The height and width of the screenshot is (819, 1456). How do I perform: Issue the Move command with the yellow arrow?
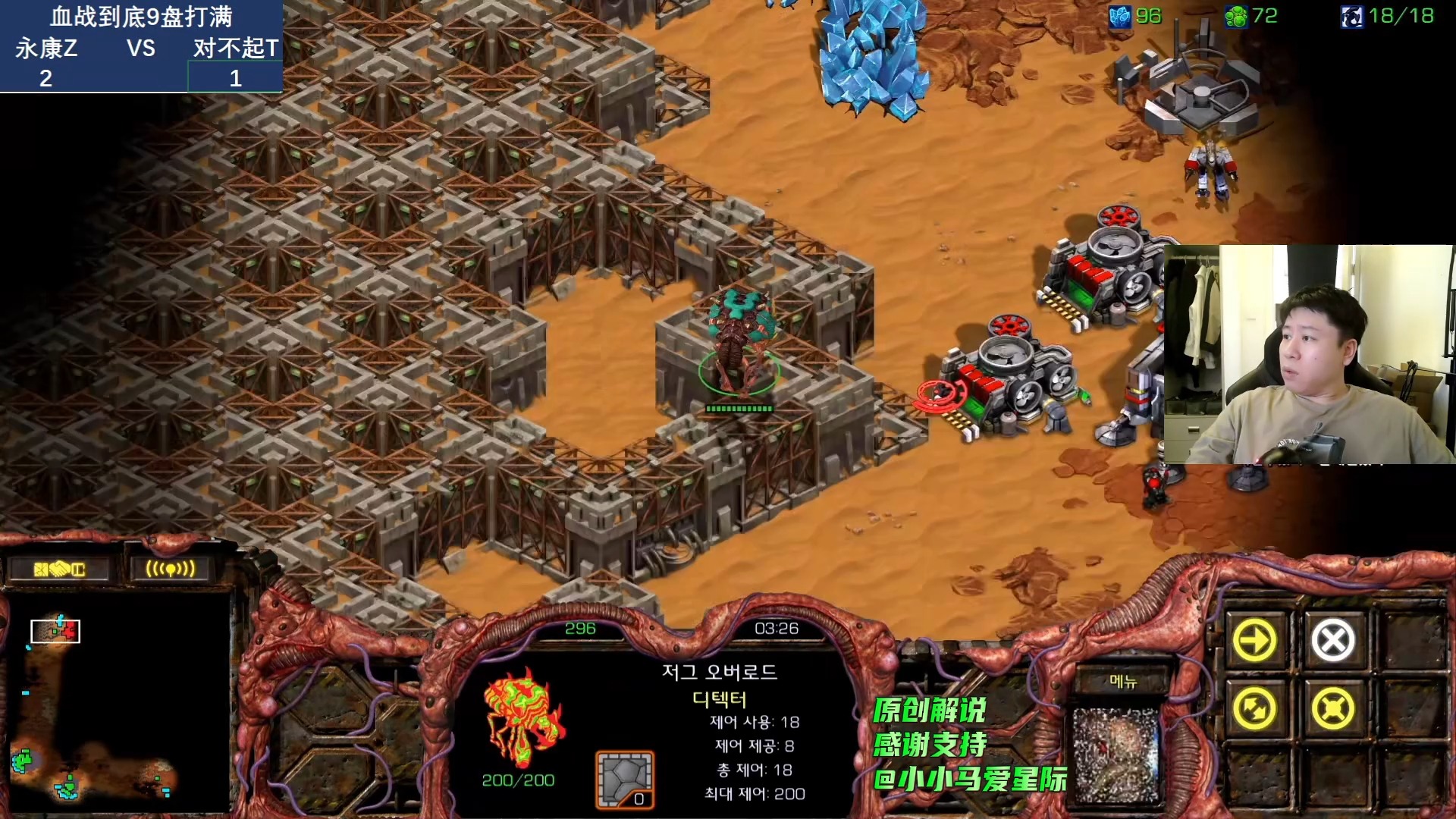1254,641
